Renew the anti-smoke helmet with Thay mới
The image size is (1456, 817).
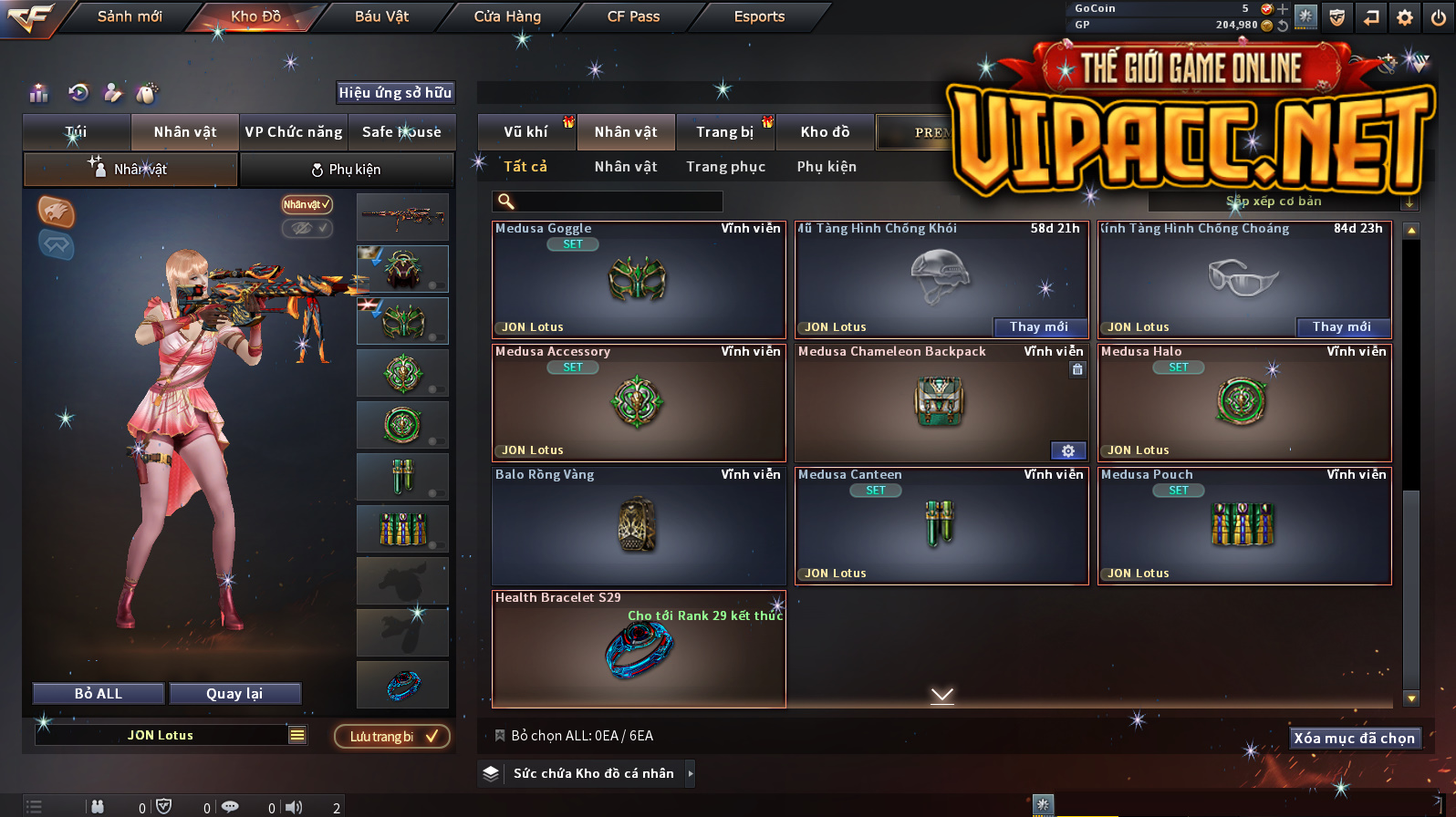click(1038, 327)
